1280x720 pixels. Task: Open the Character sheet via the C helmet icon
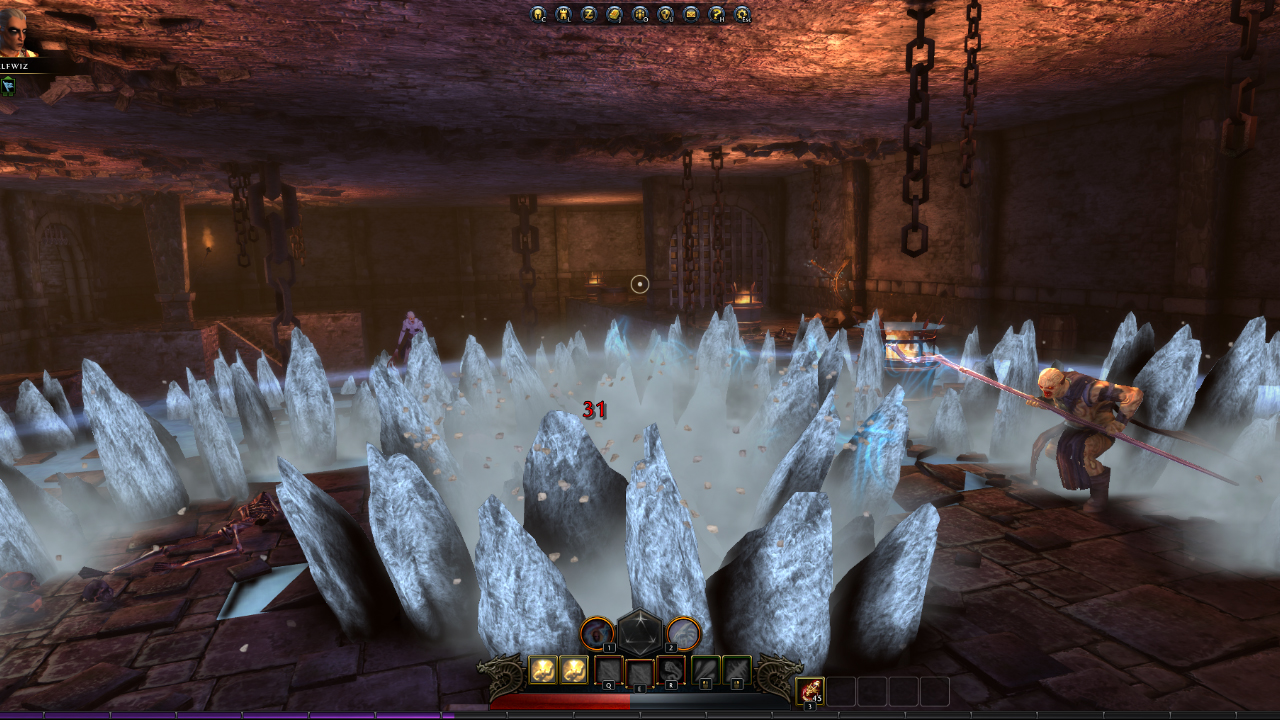pyautogui.click(x=537, y=15)
